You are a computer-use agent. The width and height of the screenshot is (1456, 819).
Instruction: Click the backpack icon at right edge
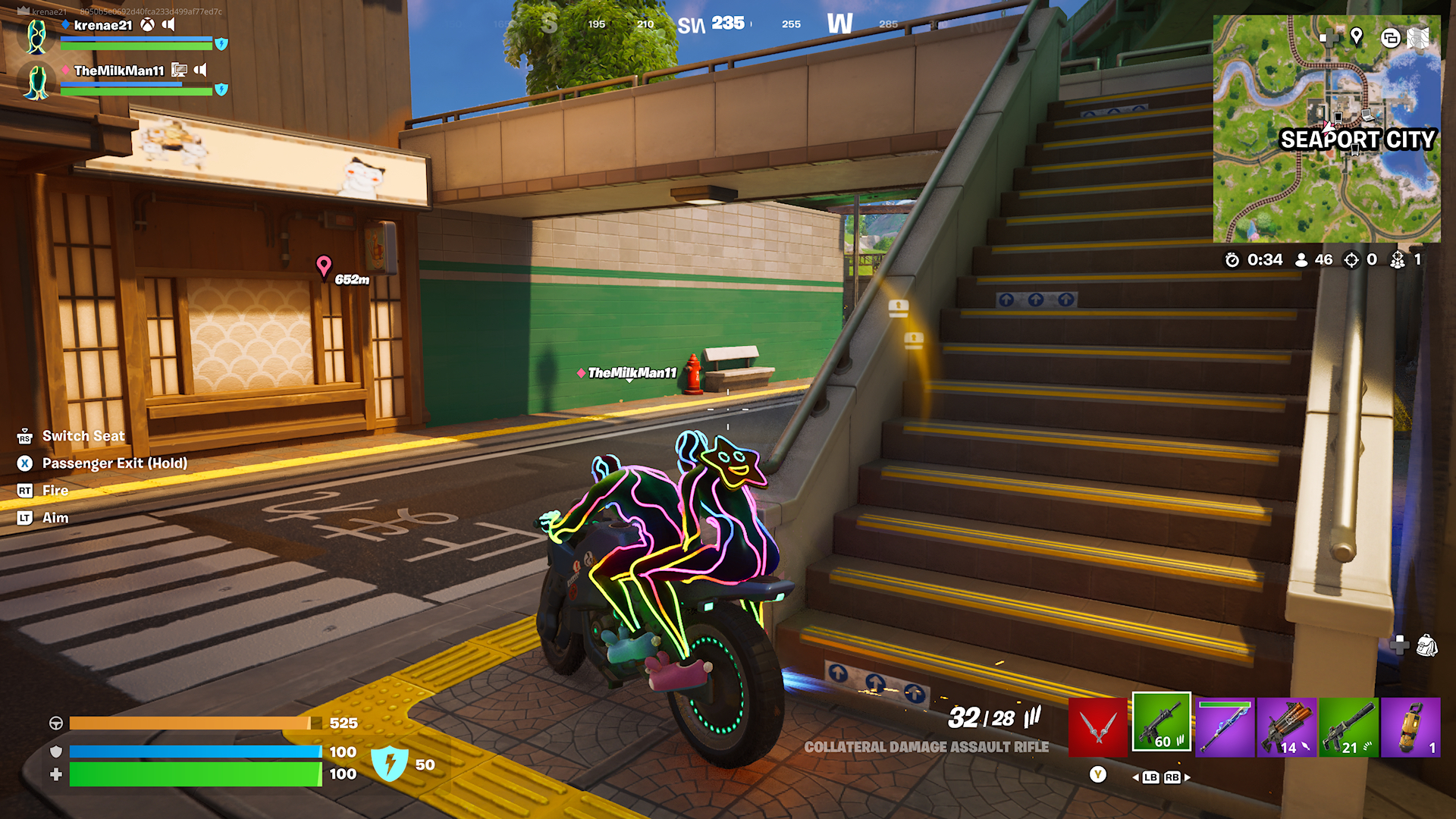[1426, 645]
